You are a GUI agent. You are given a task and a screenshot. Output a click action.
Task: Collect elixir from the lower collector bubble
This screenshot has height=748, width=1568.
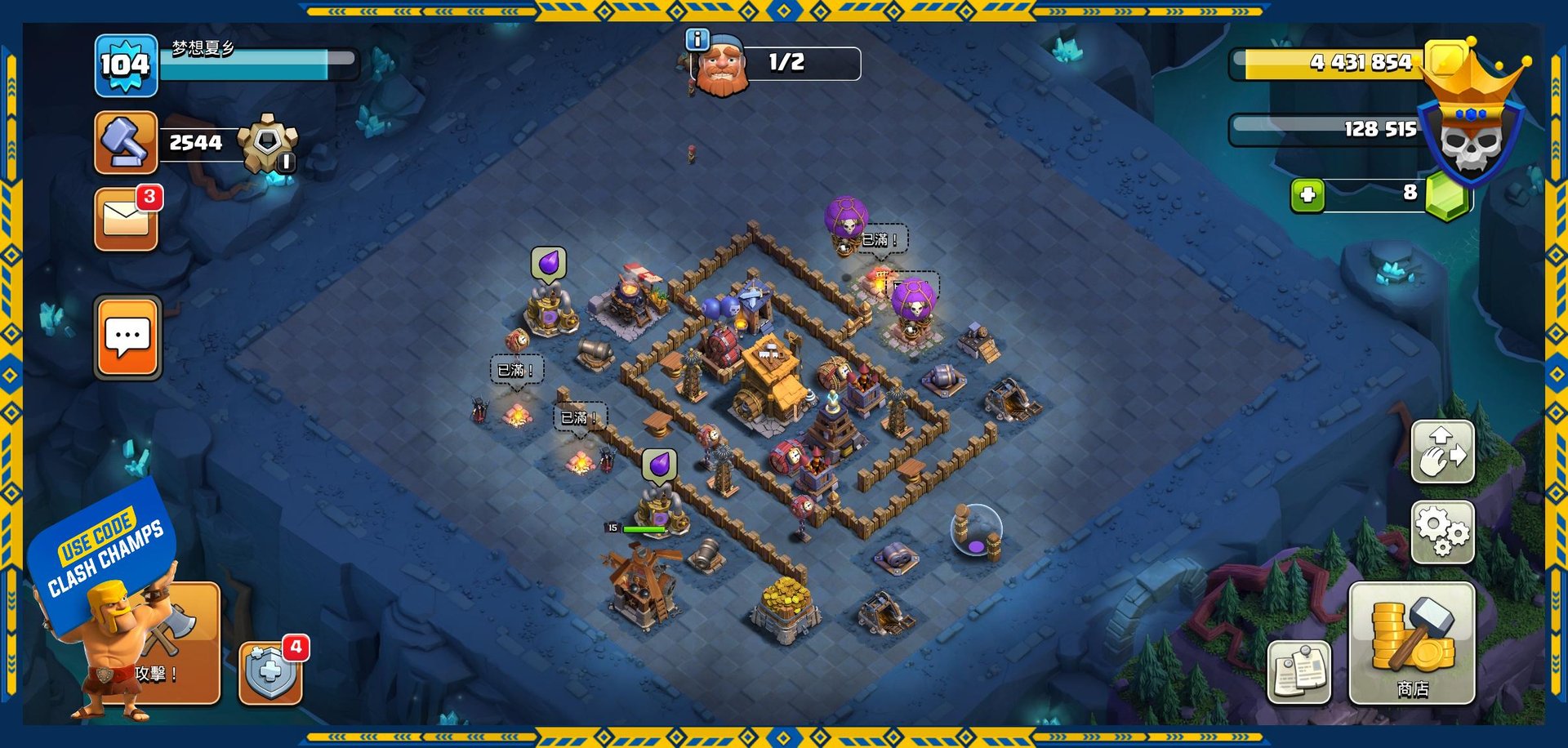pyautogui.click(x=659, y=465)
